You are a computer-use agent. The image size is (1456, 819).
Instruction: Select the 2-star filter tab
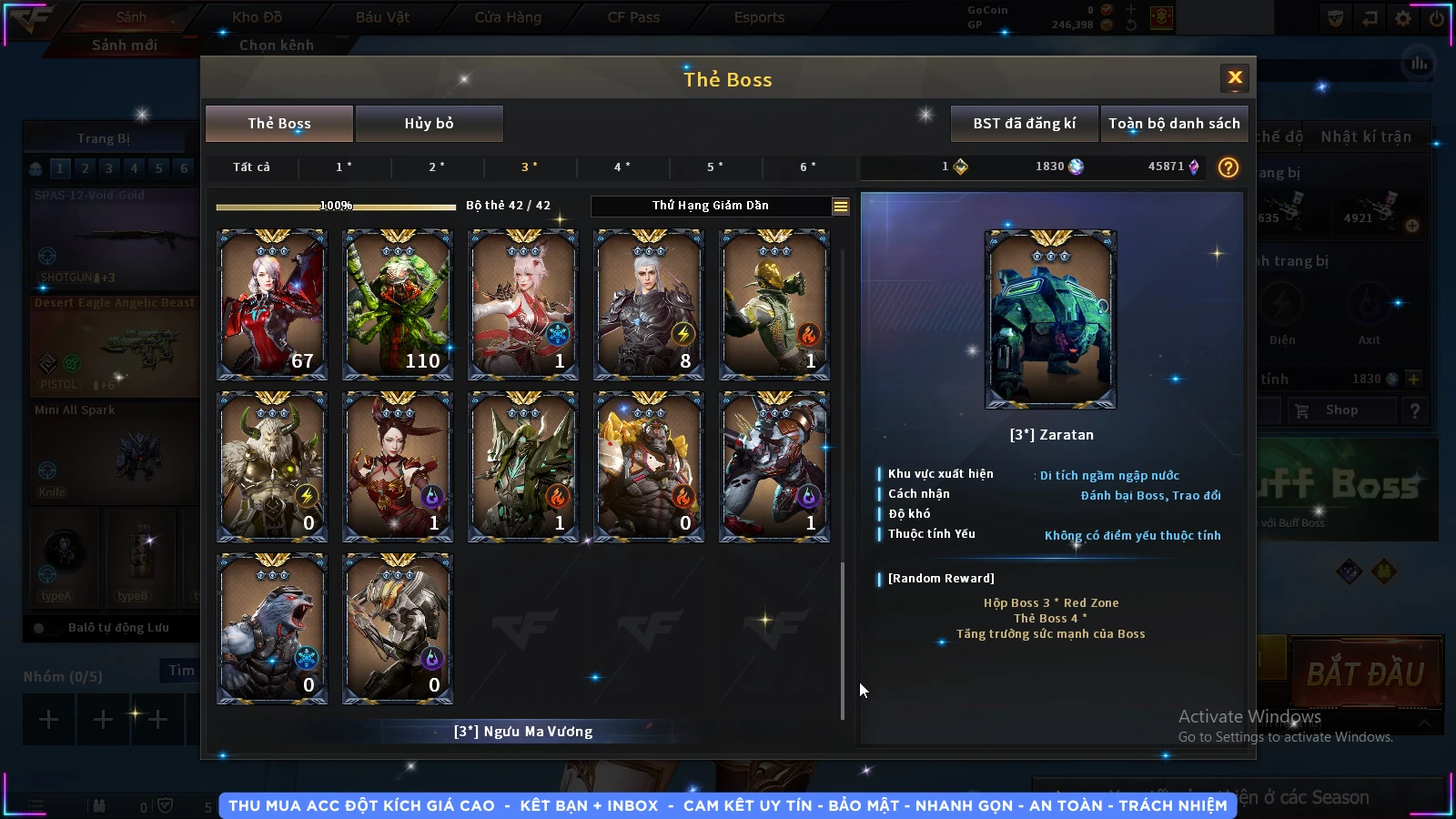[437, 167]
